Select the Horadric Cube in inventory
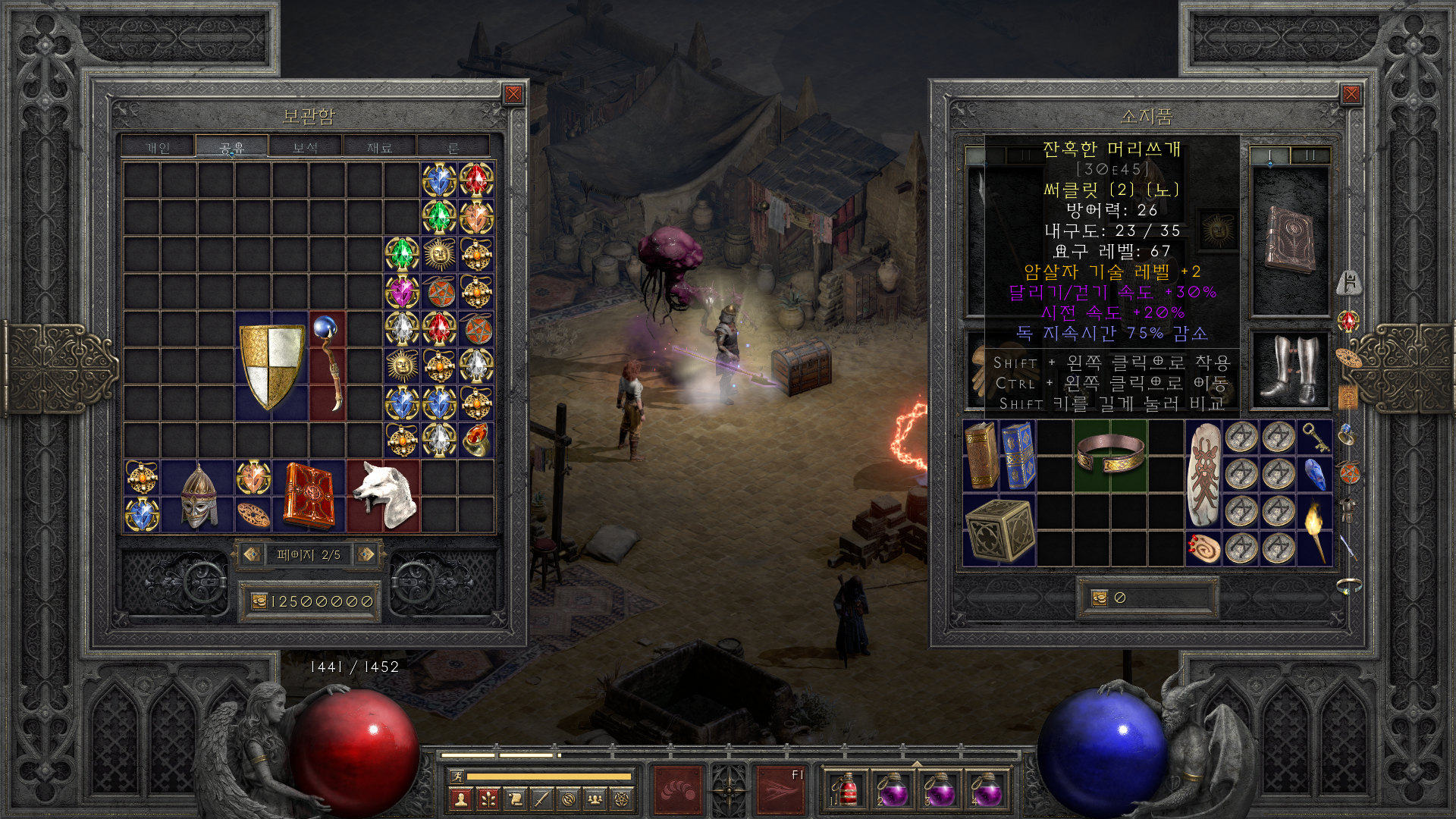 (x=999, y=530)
